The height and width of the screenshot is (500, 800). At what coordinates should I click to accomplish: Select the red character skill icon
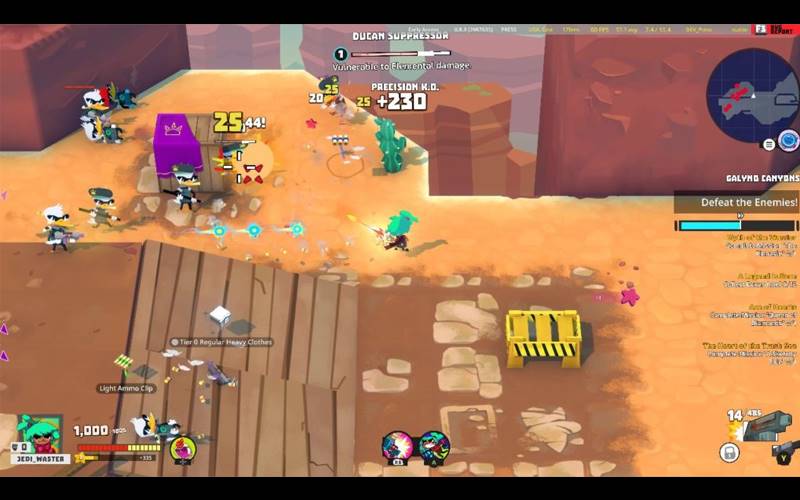point(182,449)
